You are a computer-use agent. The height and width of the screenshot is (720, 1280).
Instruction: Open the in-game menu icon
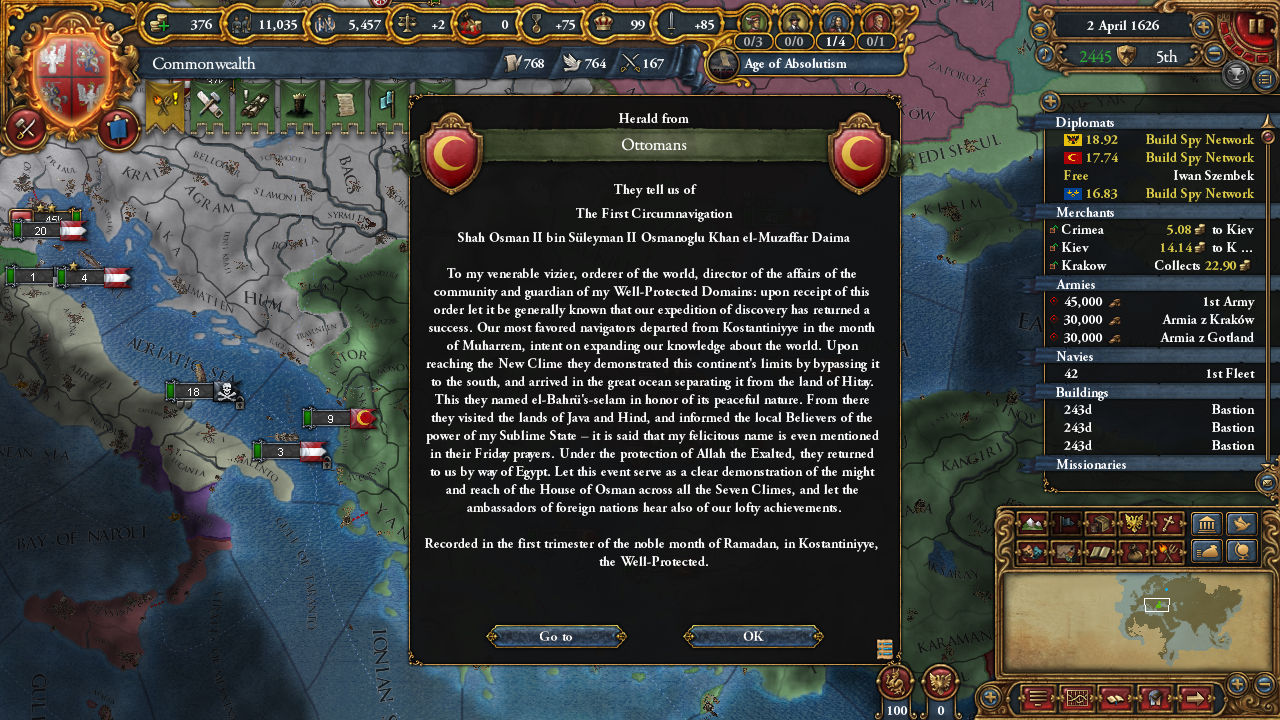pos(1037,697)
